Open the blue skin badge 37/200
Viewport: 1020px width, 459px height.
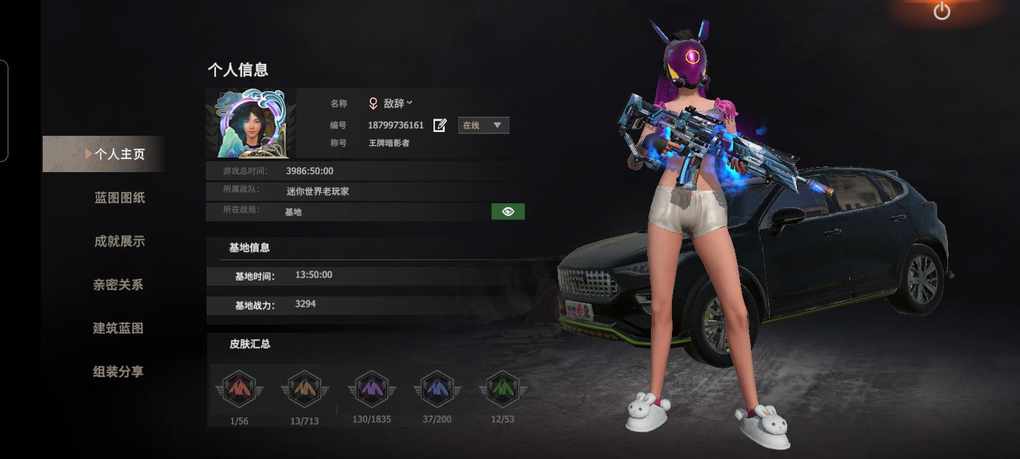[x=437, y=388]
